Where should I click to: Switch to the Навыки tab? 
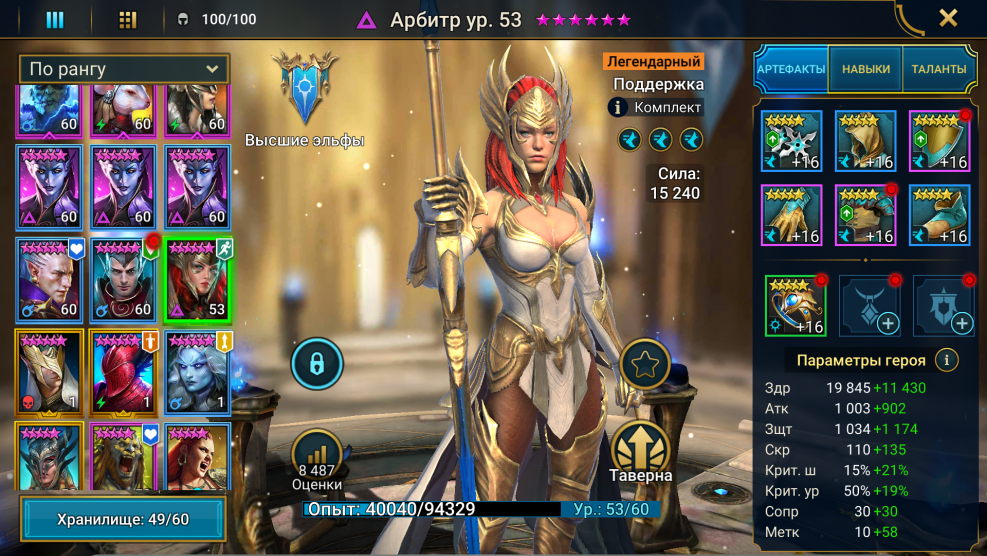865,69
